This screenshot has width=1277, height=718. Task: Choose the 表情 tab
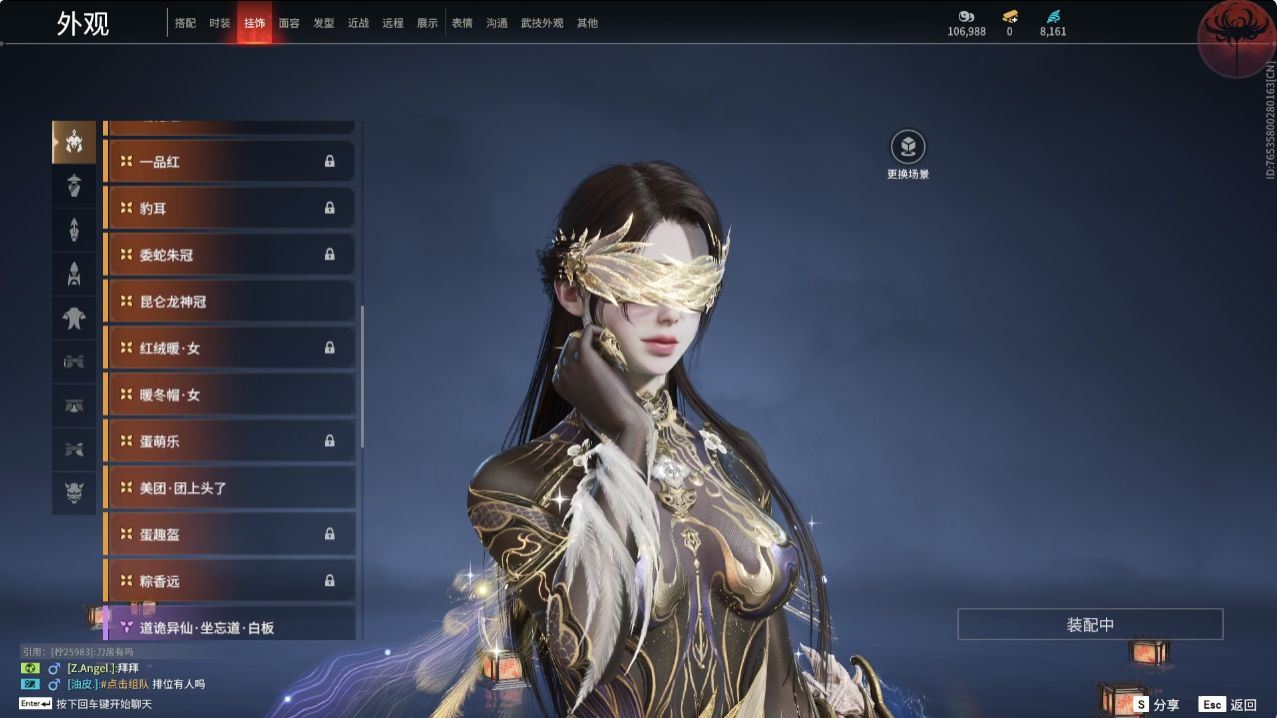pyautogui.click(x=462, y=23)
